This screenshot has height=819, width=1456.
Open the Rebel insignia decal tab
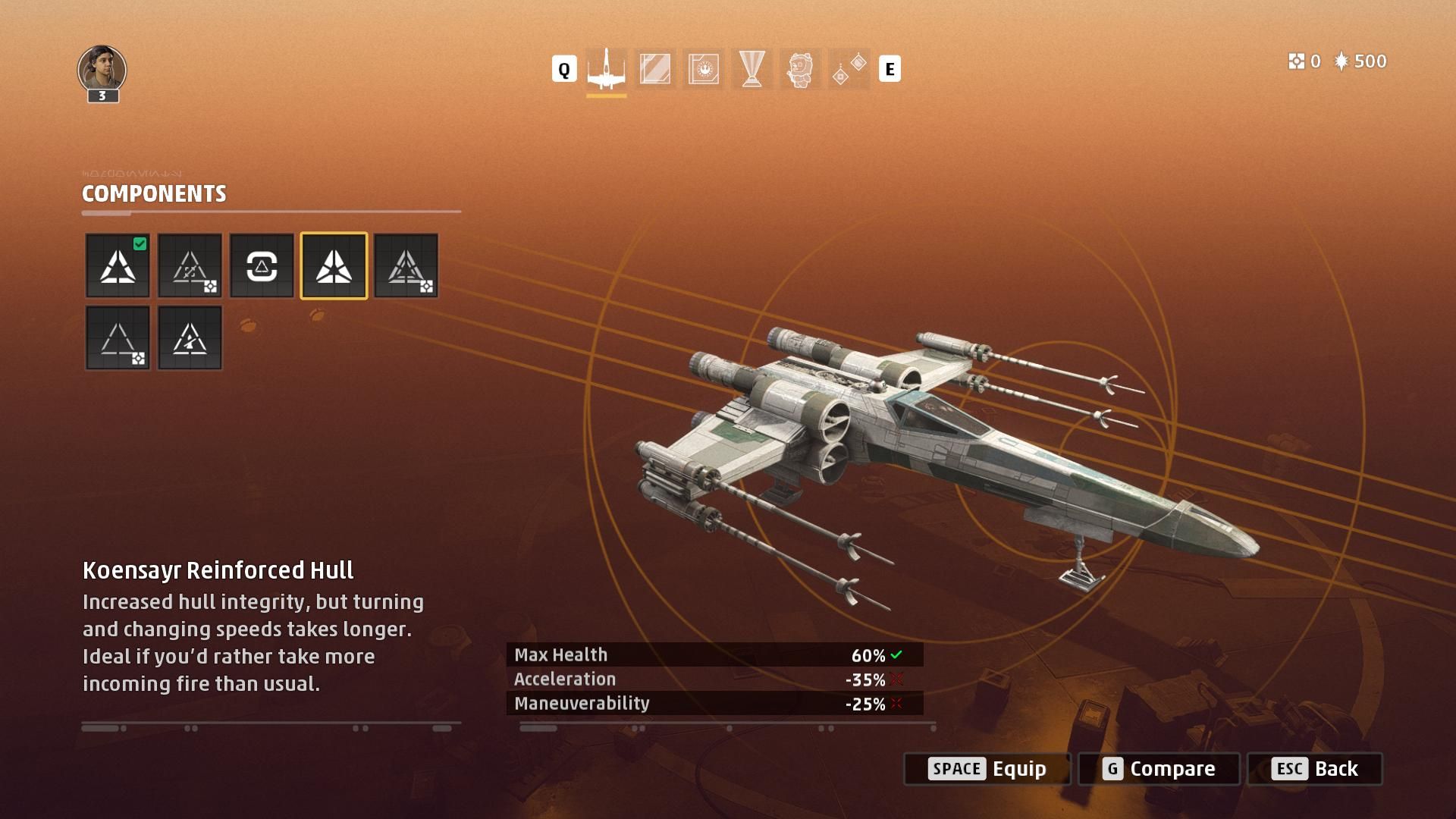point(703,70)
